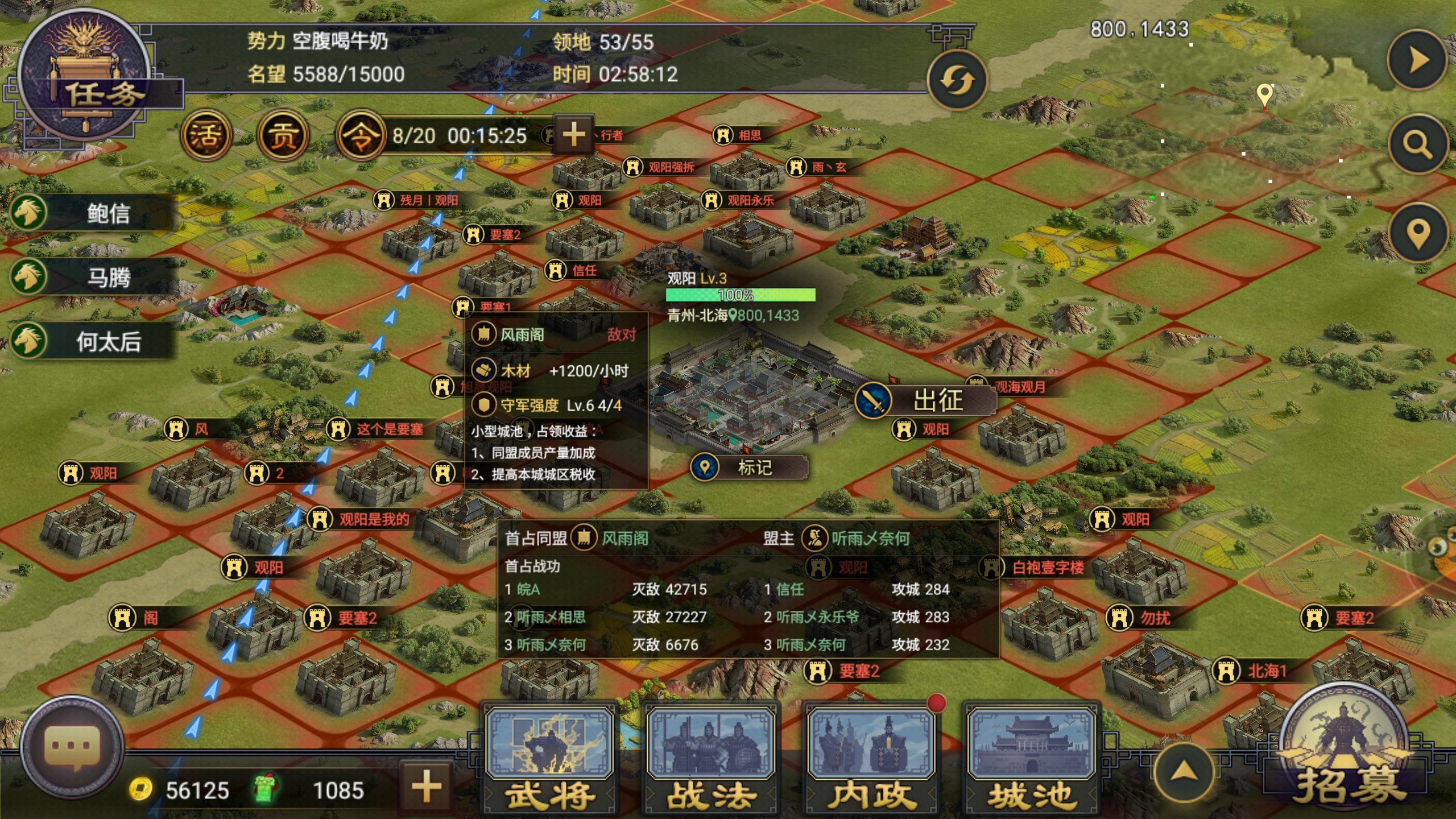1456x819 pixels.
Task: Open the 招募 recruitment button
Action: pos(1346,751)
